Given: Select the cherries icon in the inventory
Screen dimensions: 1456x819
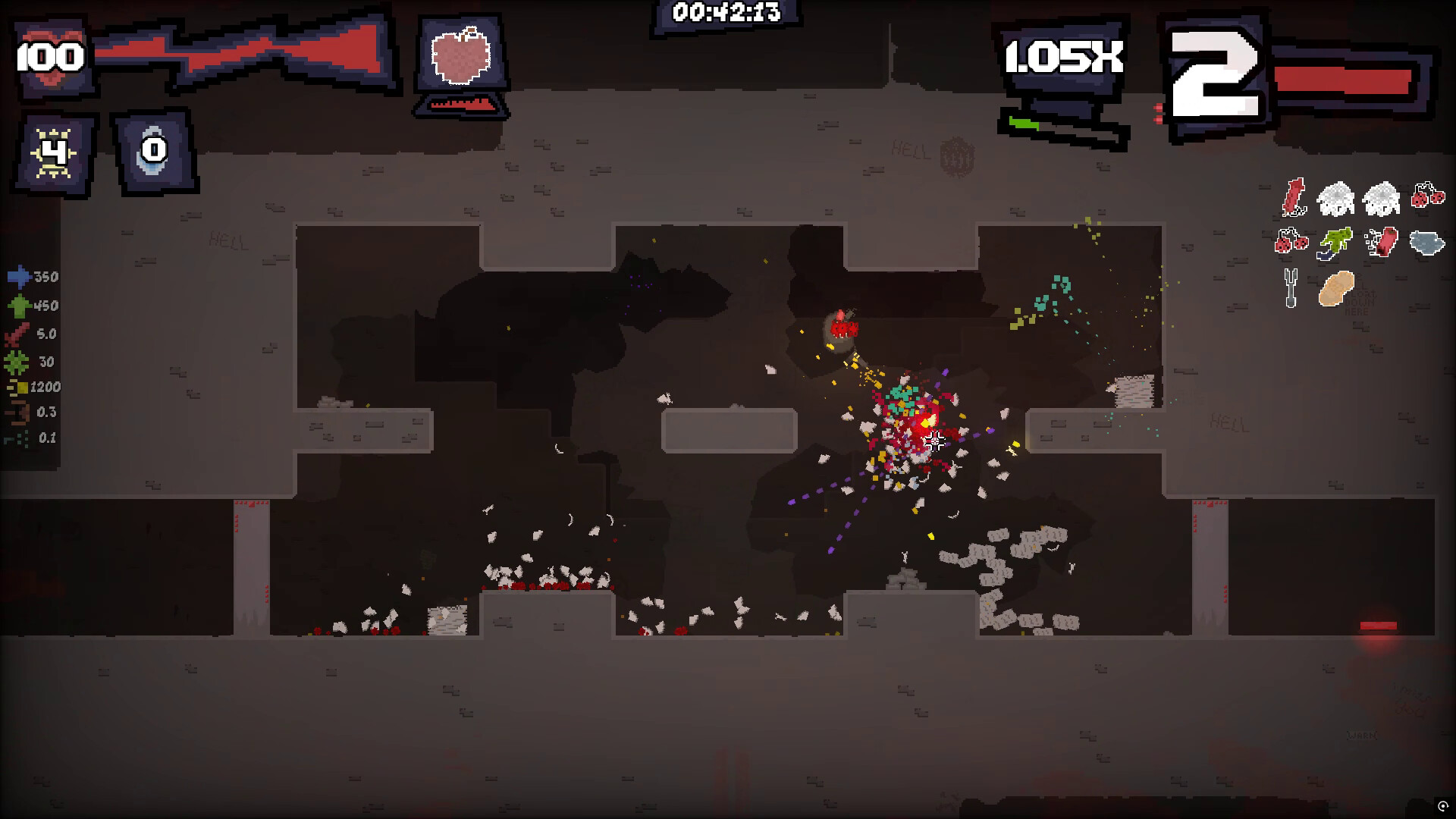Looking at the screenshot, I should 1426,196.
